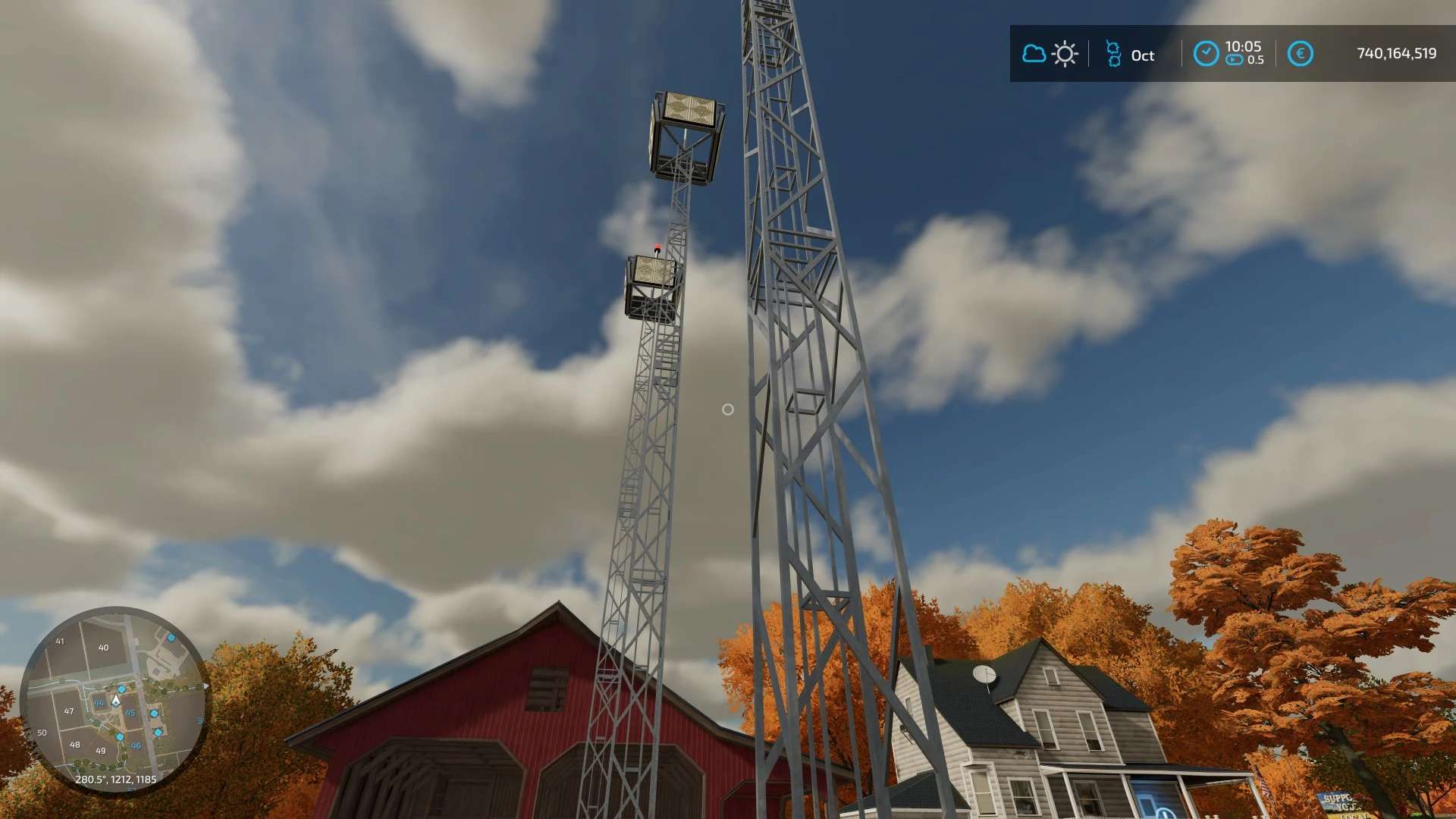
Task: Select field 40 on the minimap
Action: 104,648
